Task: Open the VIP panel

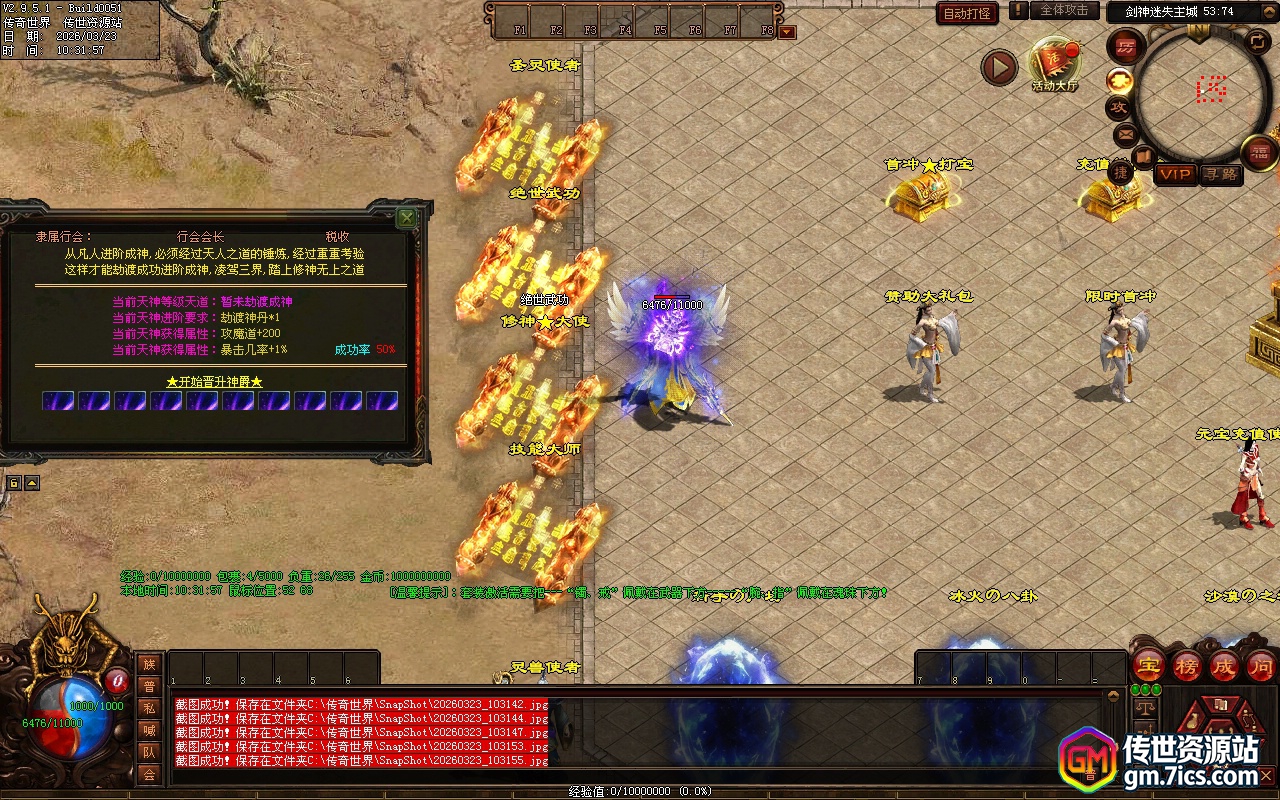Action: click(1175, 174)
